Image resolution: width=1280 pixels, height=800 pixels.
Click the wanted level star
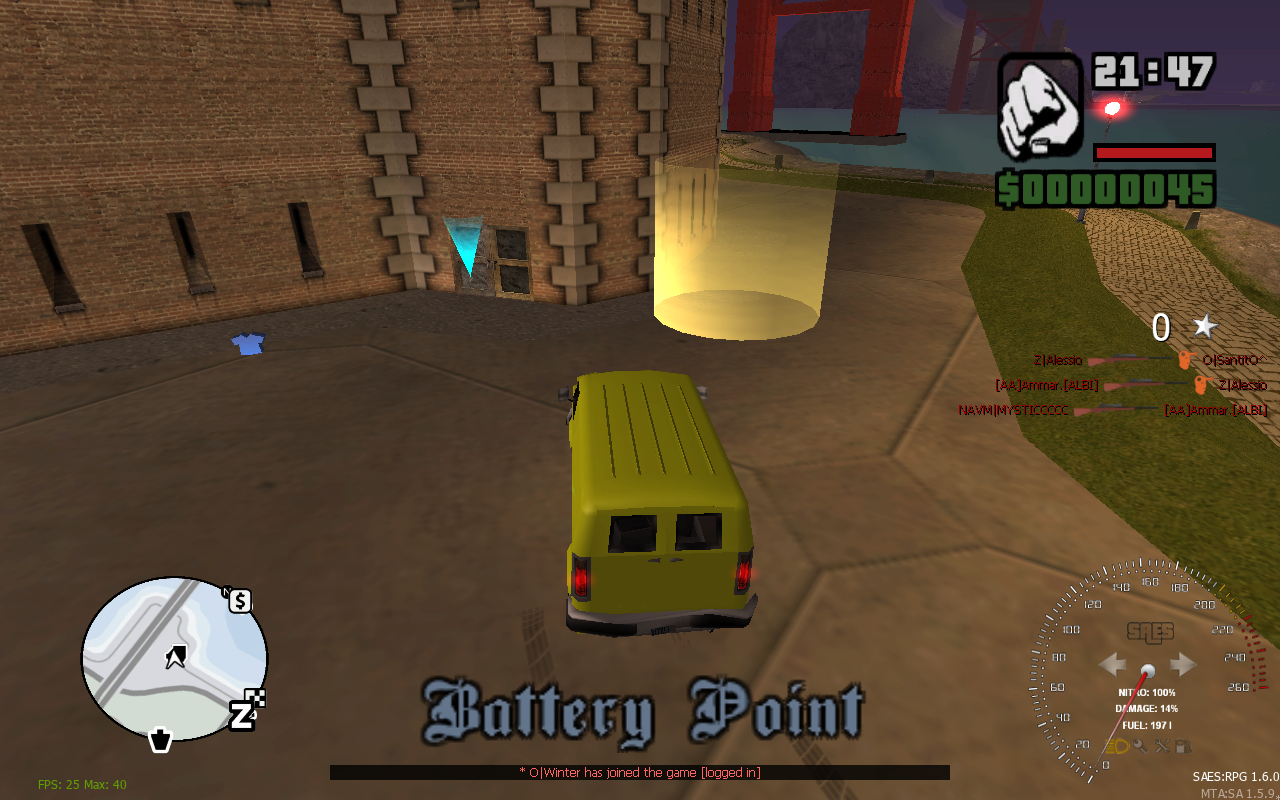pos(1205,326)
